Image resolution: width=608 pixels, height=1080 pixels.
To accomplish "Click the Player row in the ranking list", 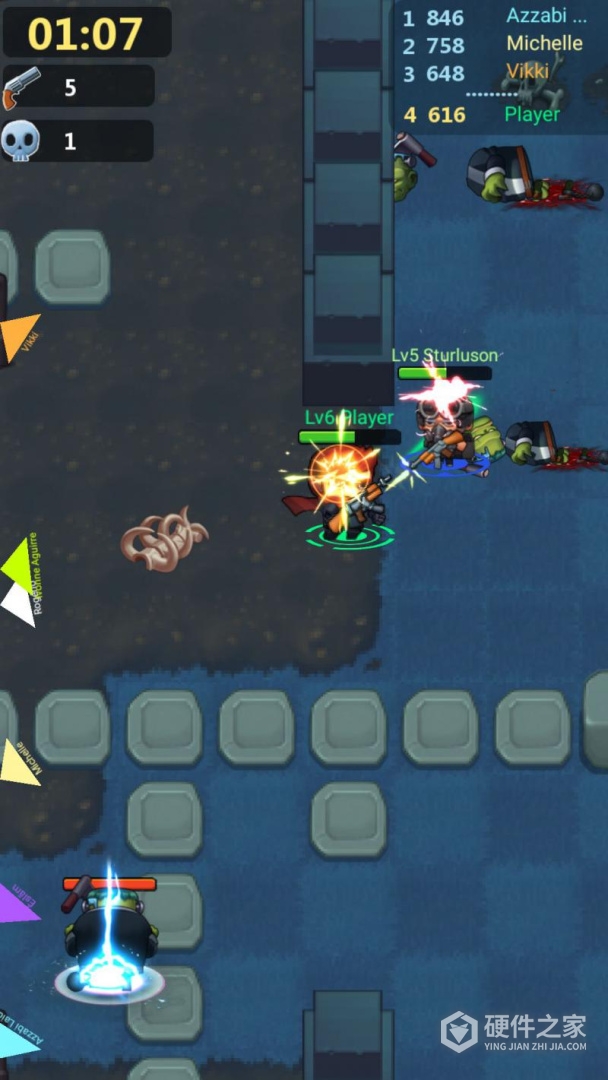I will pyautogui.click(x=495, y=115).
